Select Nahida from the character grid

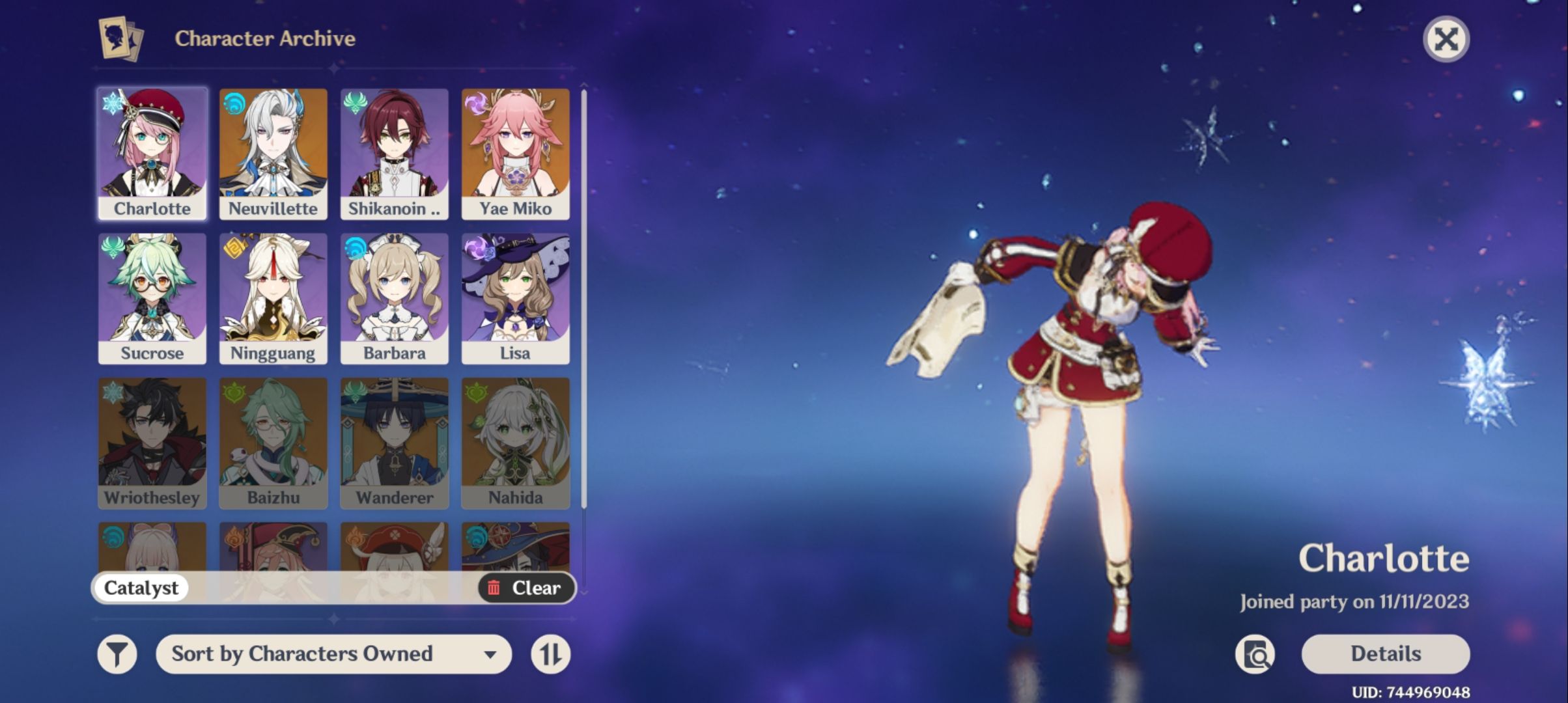[515, 437]
